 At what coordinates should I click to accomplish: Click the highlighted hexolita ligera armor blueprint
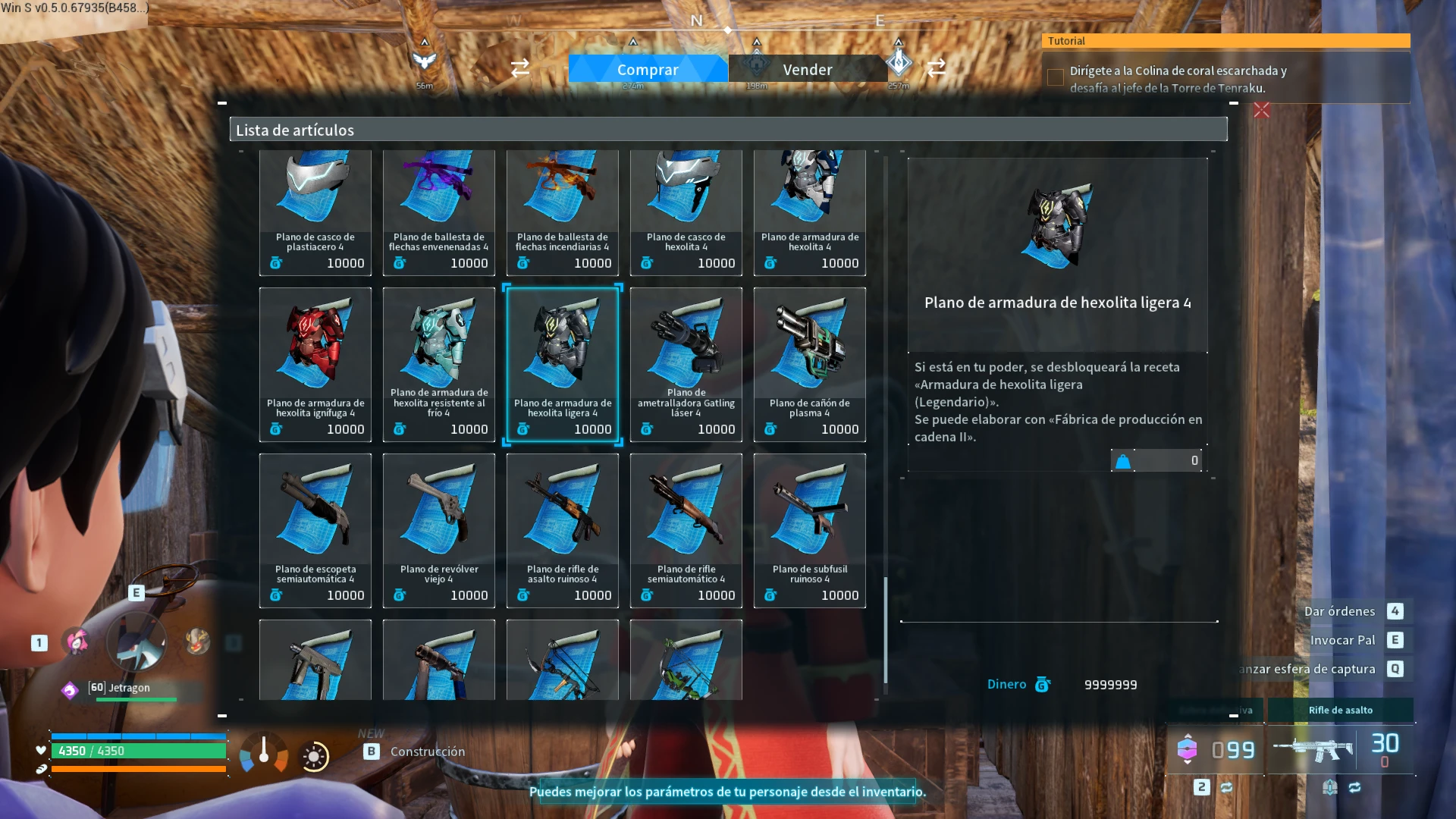(x=563, y=364)
